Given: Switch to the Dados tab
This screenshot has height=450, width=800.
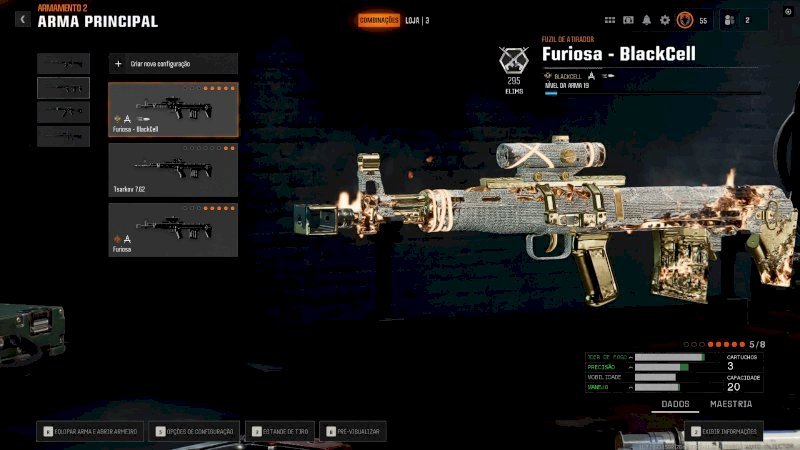Looking at the screenshot, I should point(677,404).
